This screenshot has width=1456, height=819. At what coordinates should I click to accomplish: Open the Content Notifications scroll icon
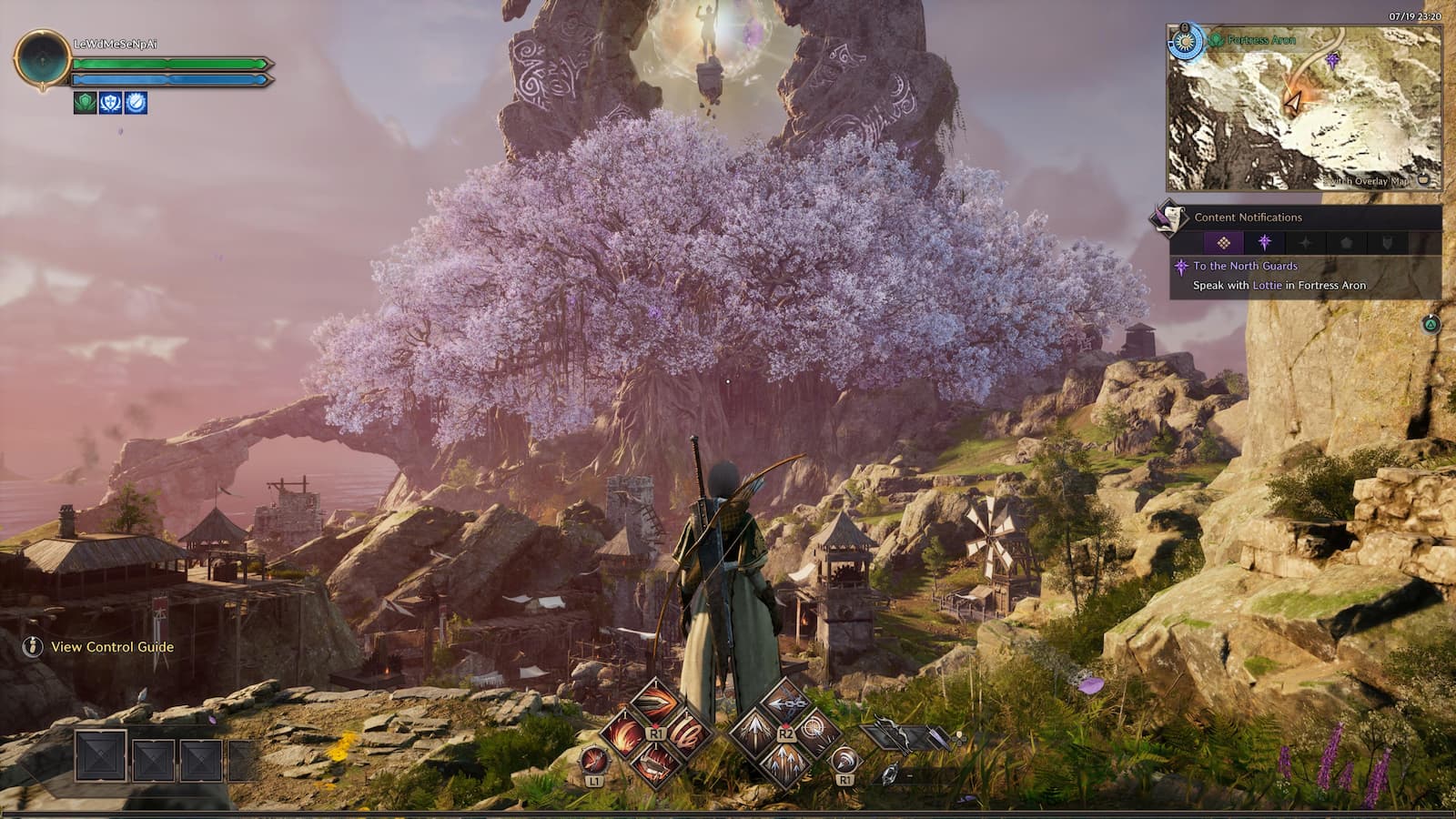tap(1168, 217)
